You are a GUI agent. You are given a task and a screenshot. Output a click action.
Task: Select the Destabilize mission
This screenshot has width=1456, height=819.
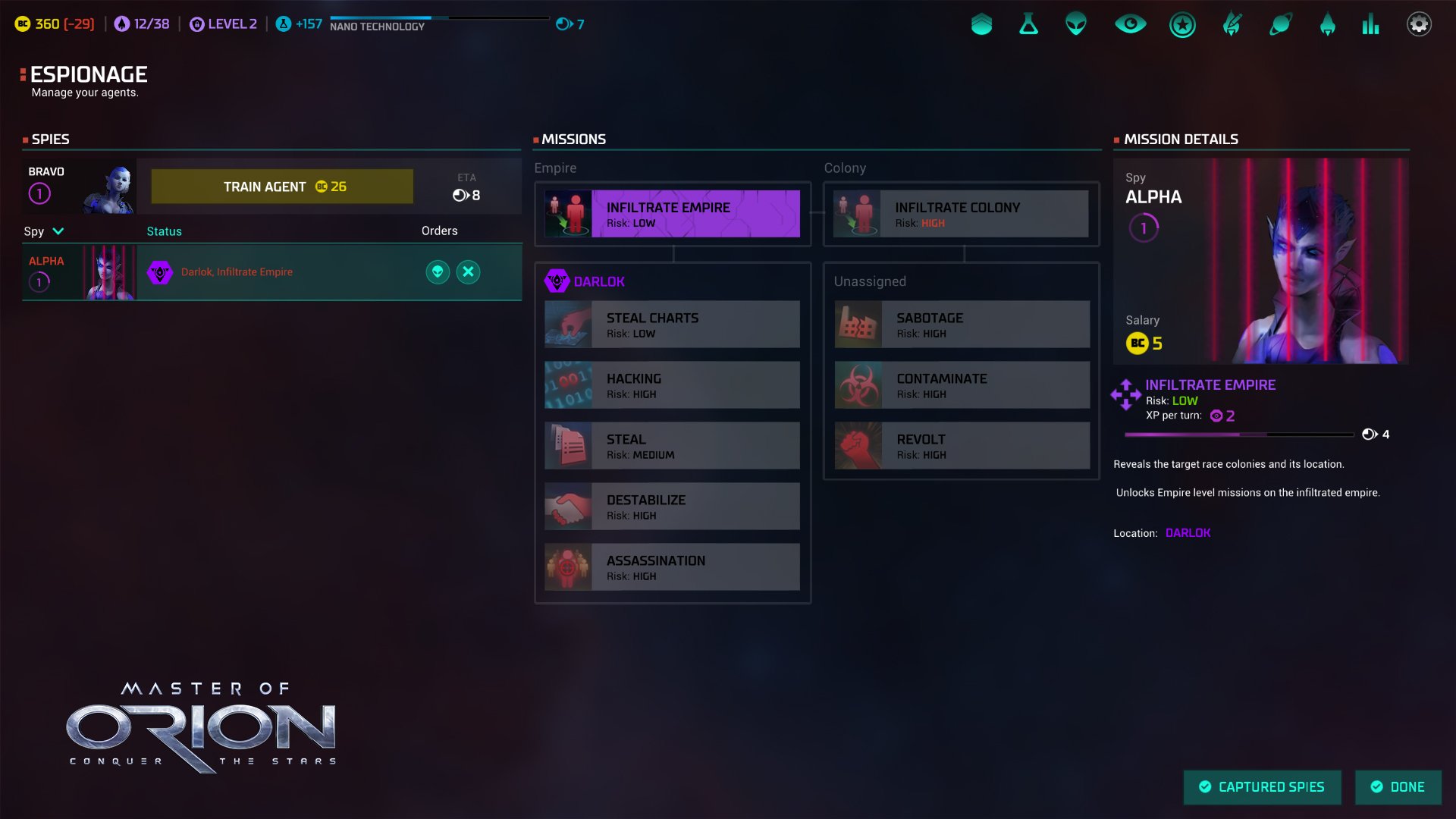tap(672, 507)
